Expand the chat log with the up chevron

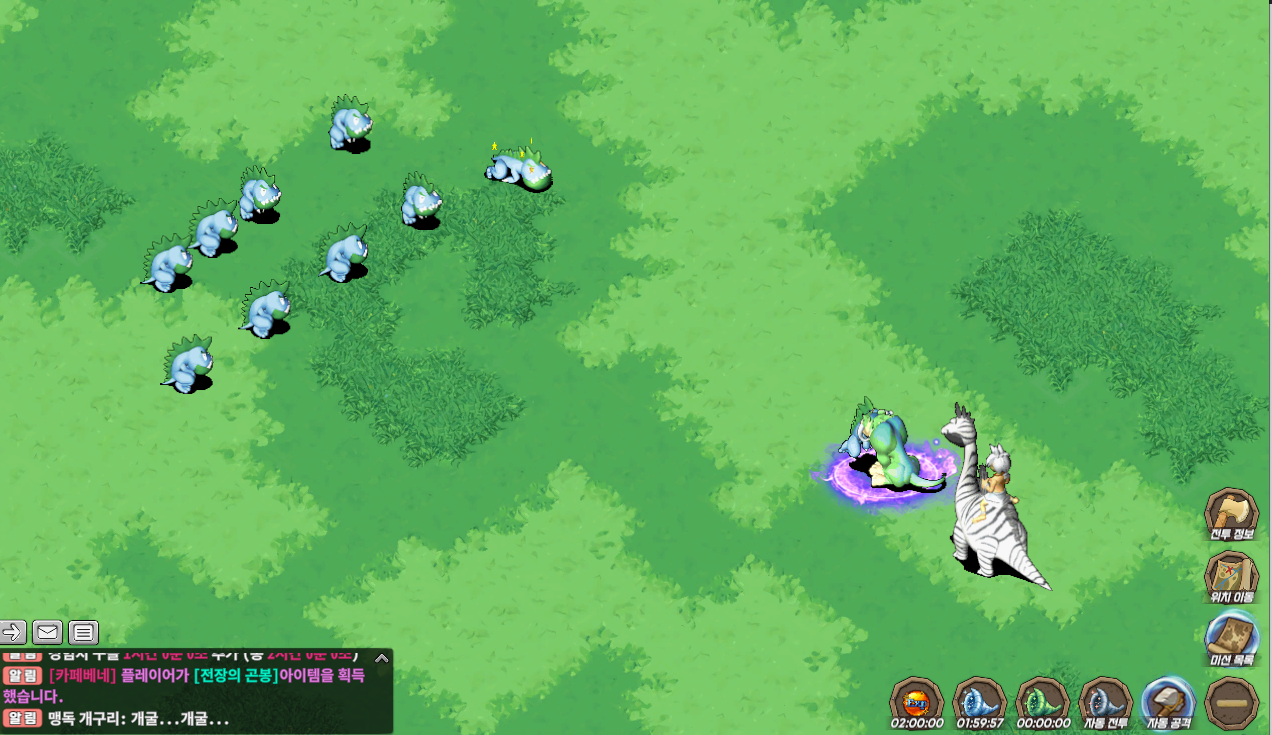pyautogui.click(x=381, y=658)
